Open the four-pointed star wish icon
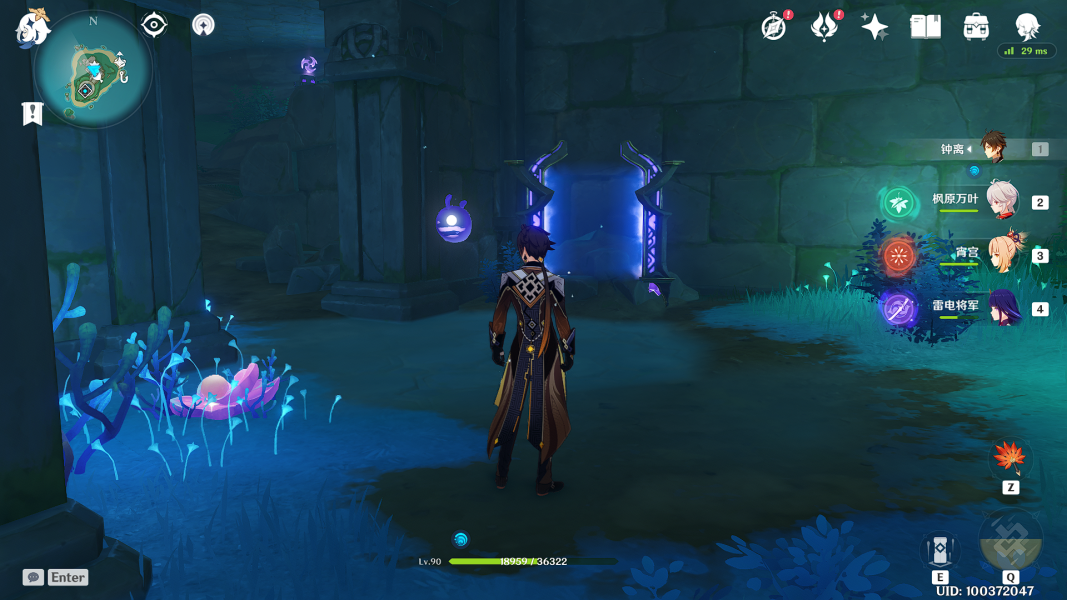This screenshot has height=600, width=1067. (875, 27)
